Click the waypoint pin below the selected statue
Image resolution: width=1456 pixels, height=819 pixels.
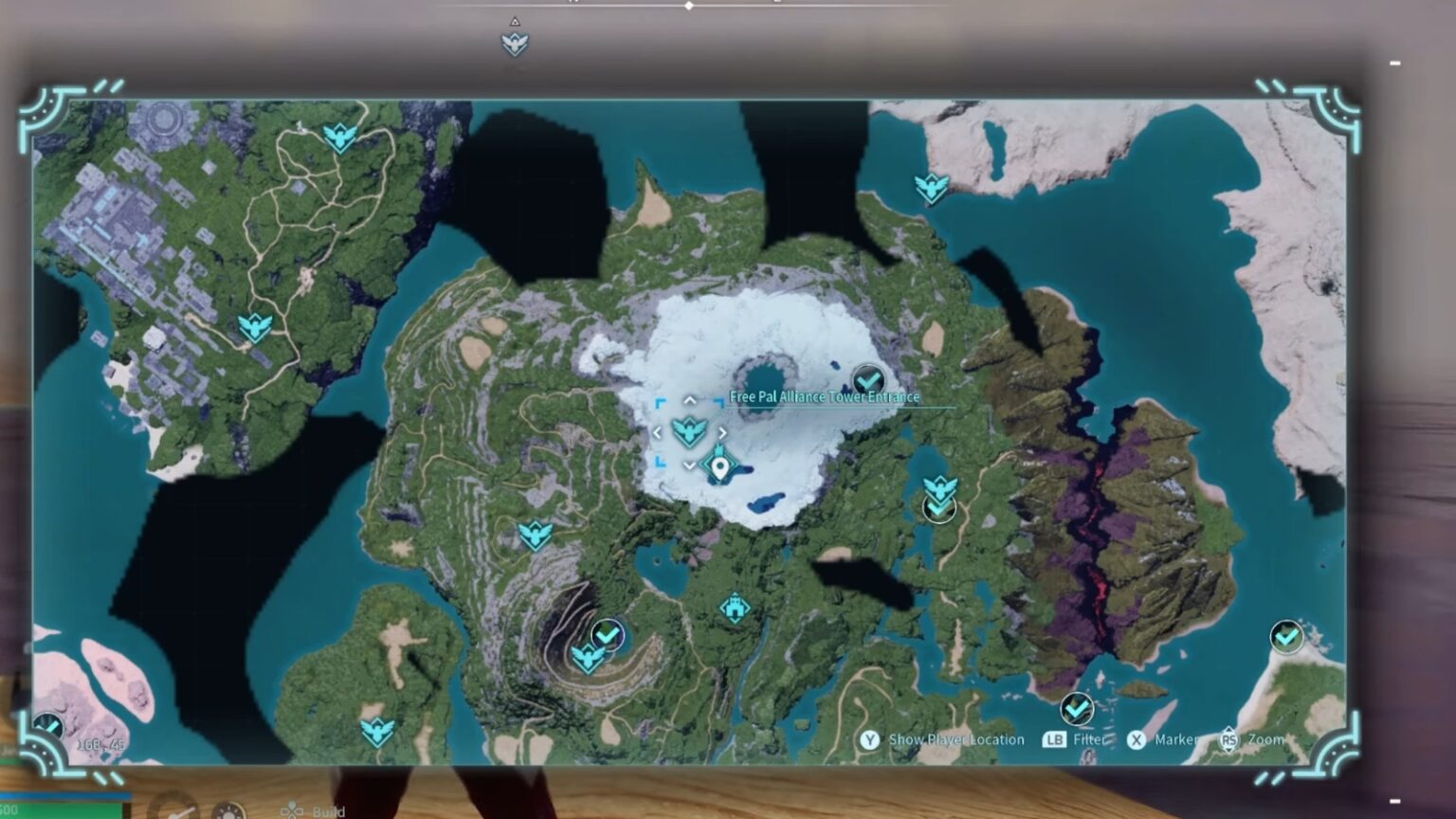718,466
